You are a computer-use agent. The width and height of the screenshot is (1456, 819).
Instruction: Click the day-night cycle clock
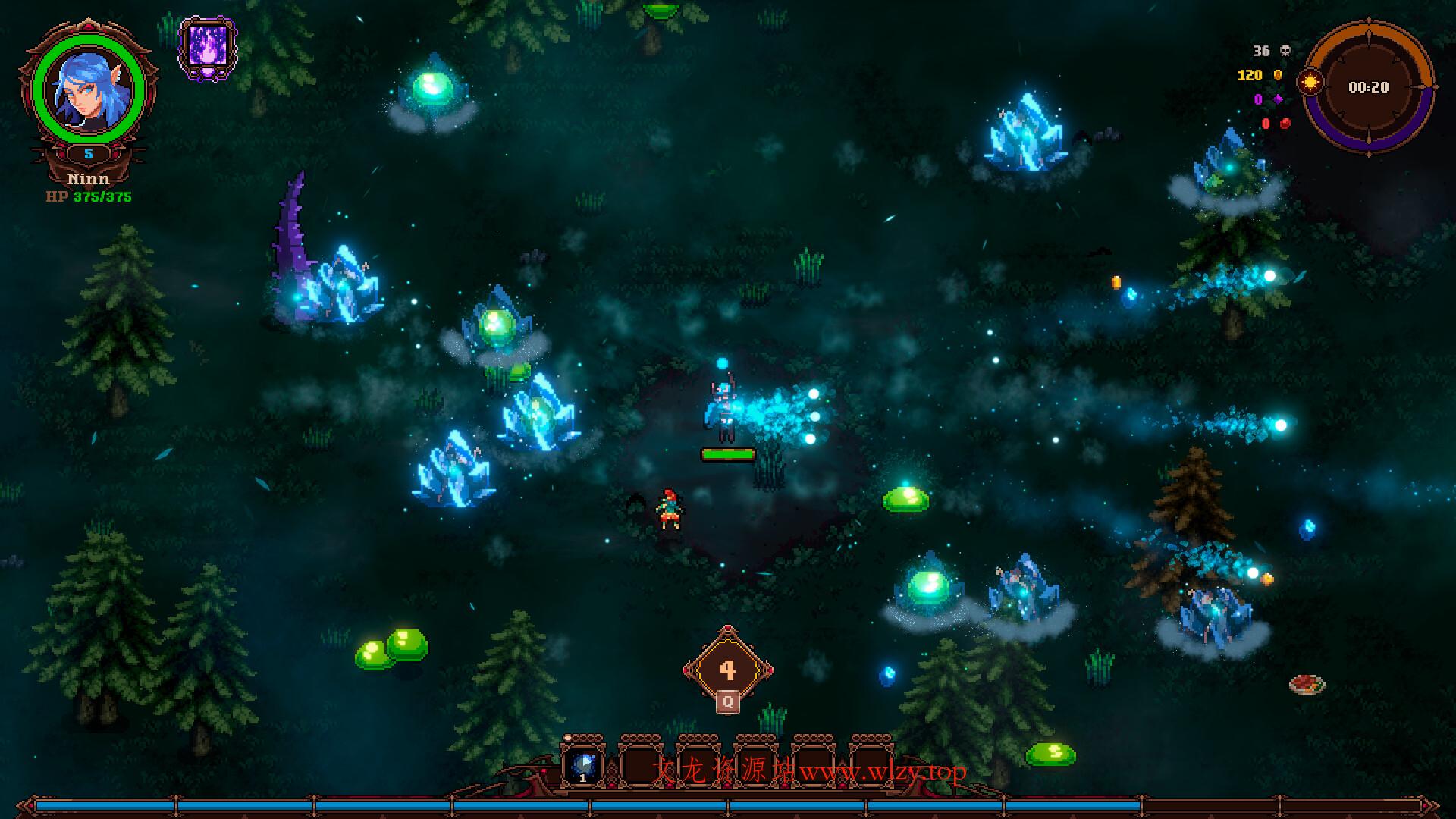1369,88
